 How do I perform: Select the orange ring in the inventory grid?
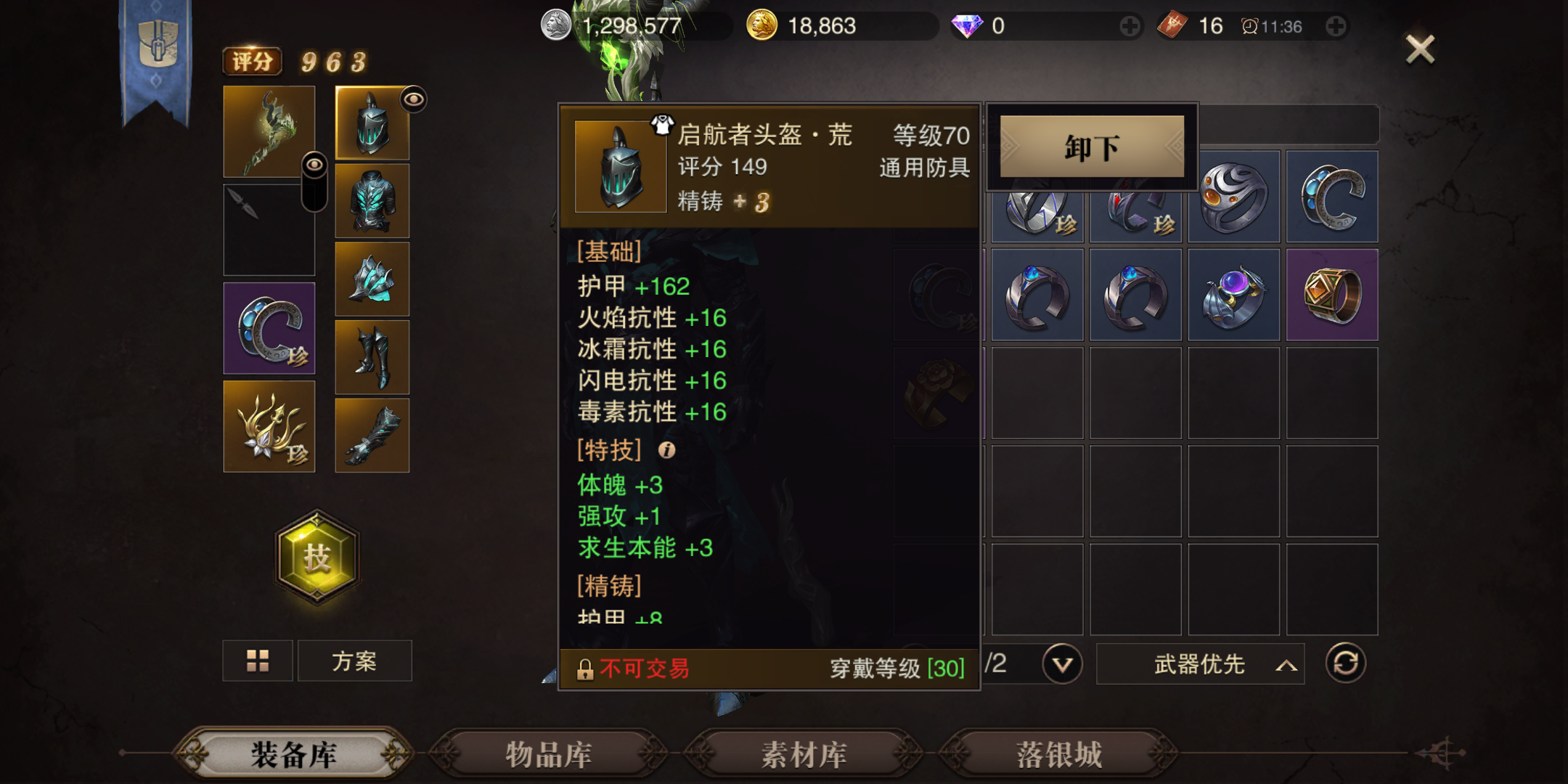pyautogui.click(x=1333, y=294)
